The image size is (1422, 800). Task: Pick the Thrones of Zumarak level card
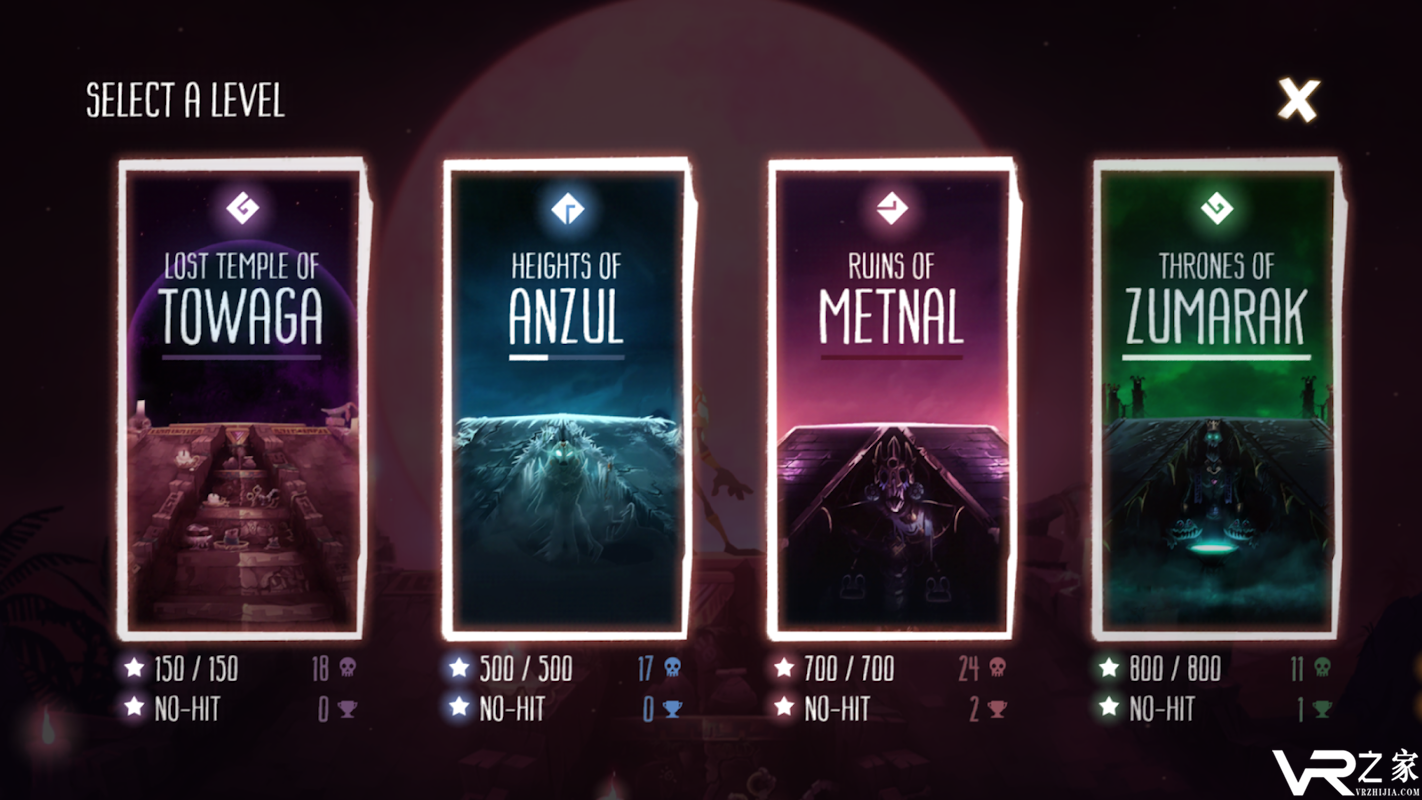1216,400
